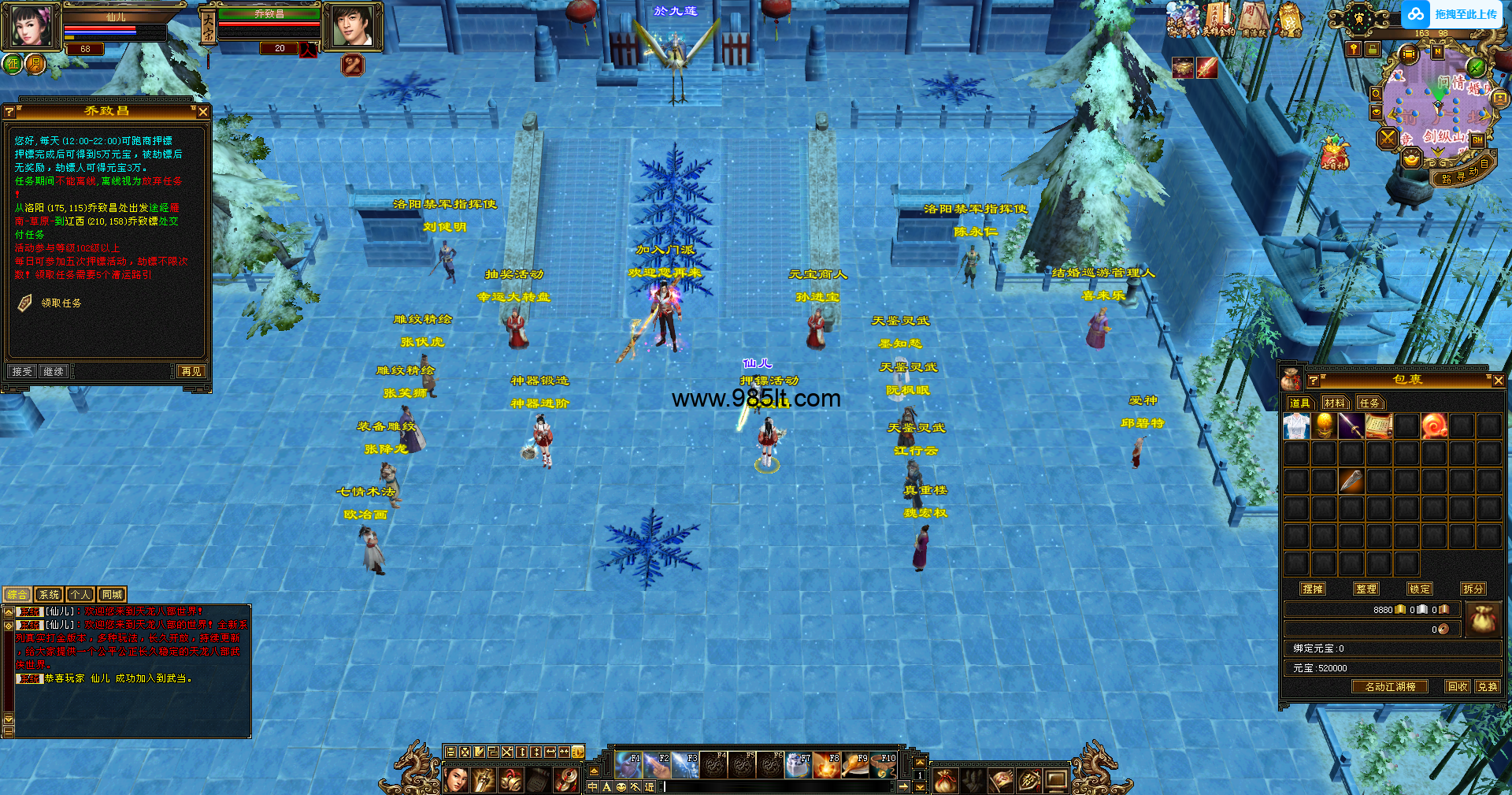
Task: Select the golden egg item slot
Action: (1324, 426)
